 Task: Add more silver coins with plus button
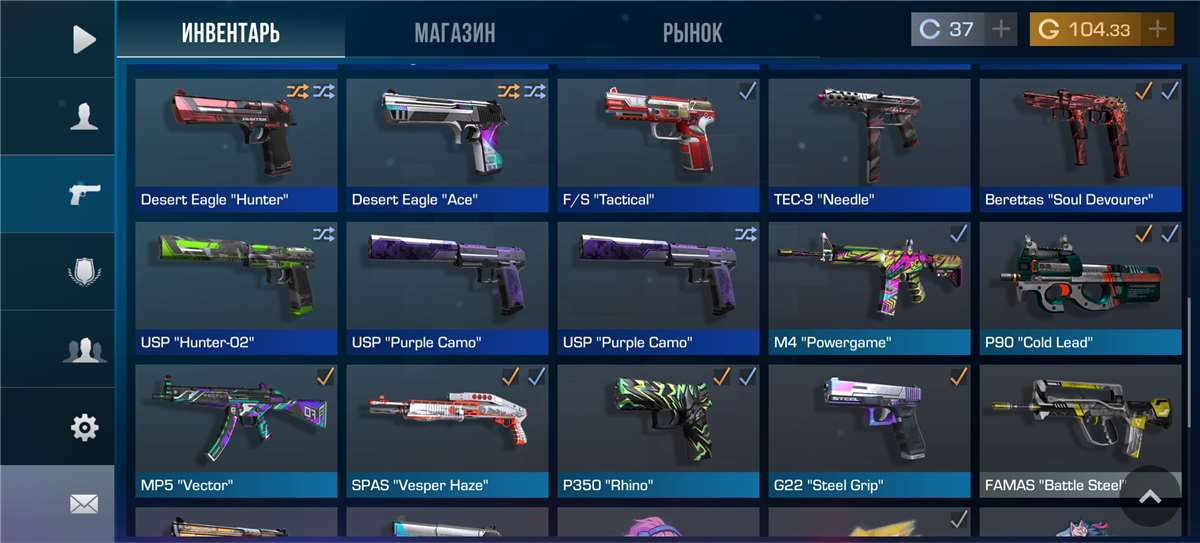click(x=1001, y=29)
